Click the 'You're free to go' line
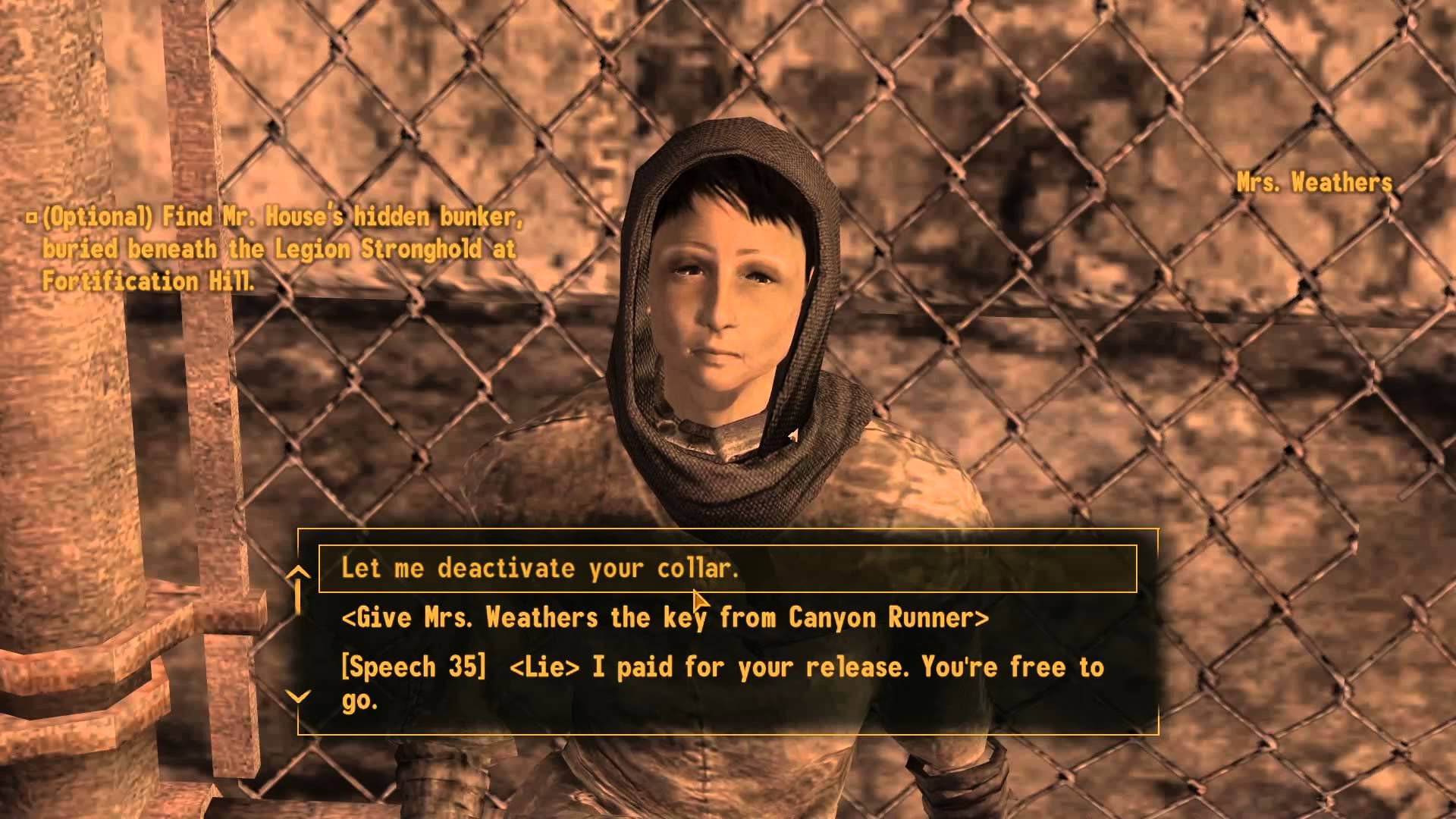1456x819 pixels. 1001,667
